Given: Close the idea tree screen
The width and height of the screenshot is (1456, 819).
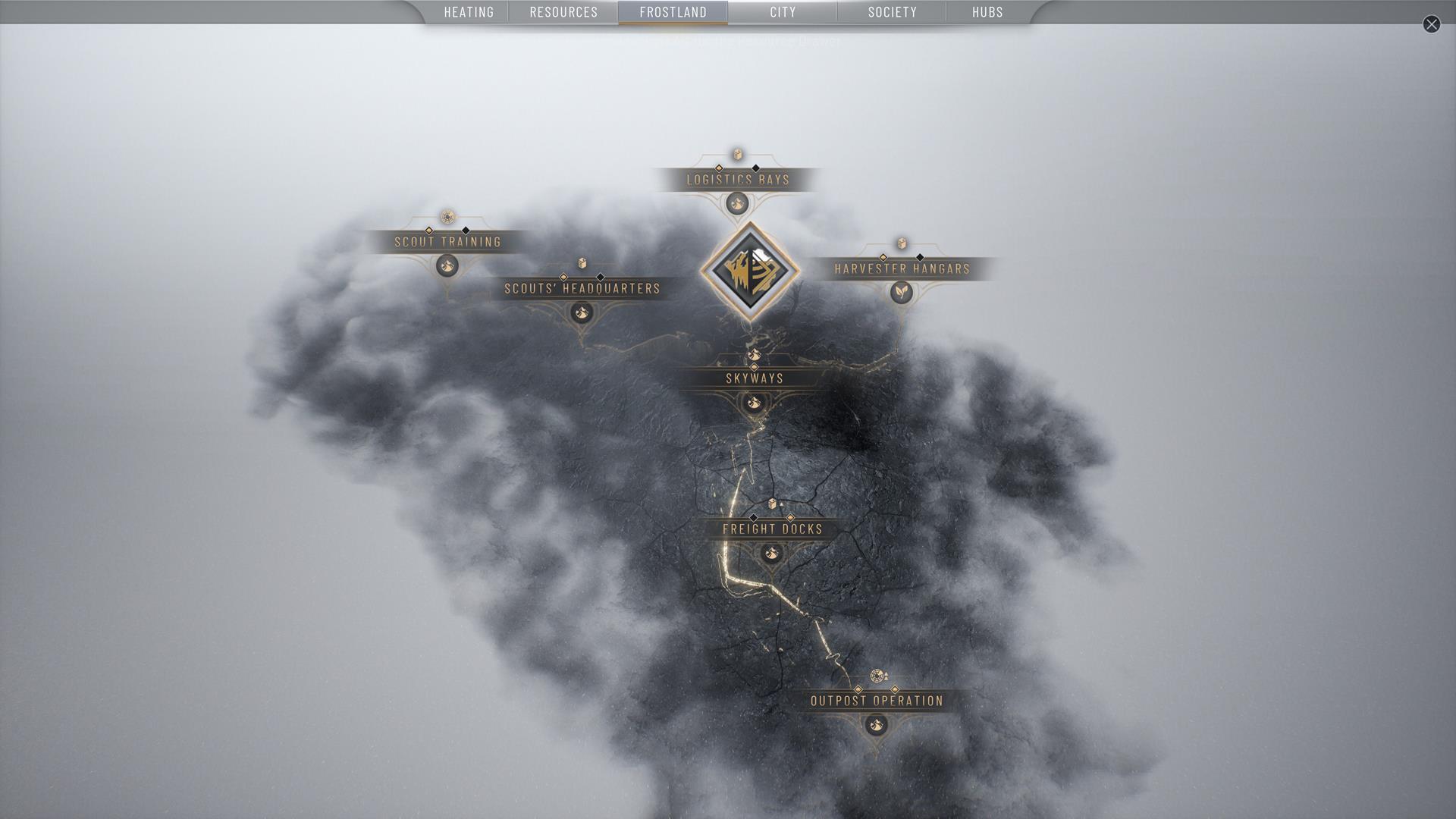Looking at the screenshot, I should tap(1431, 24).
